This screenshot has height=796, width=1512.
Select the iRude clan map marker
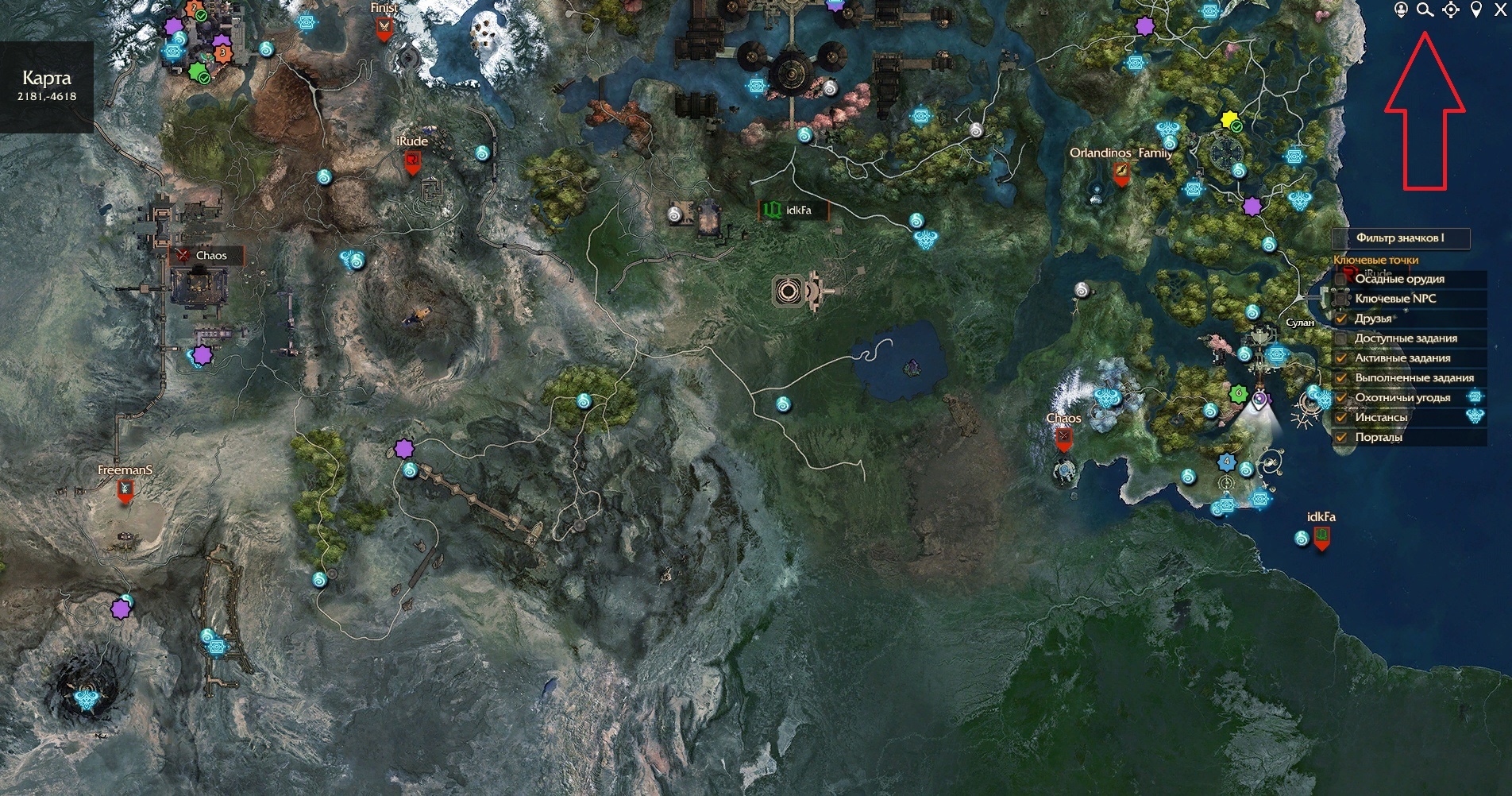coord(412,162)
